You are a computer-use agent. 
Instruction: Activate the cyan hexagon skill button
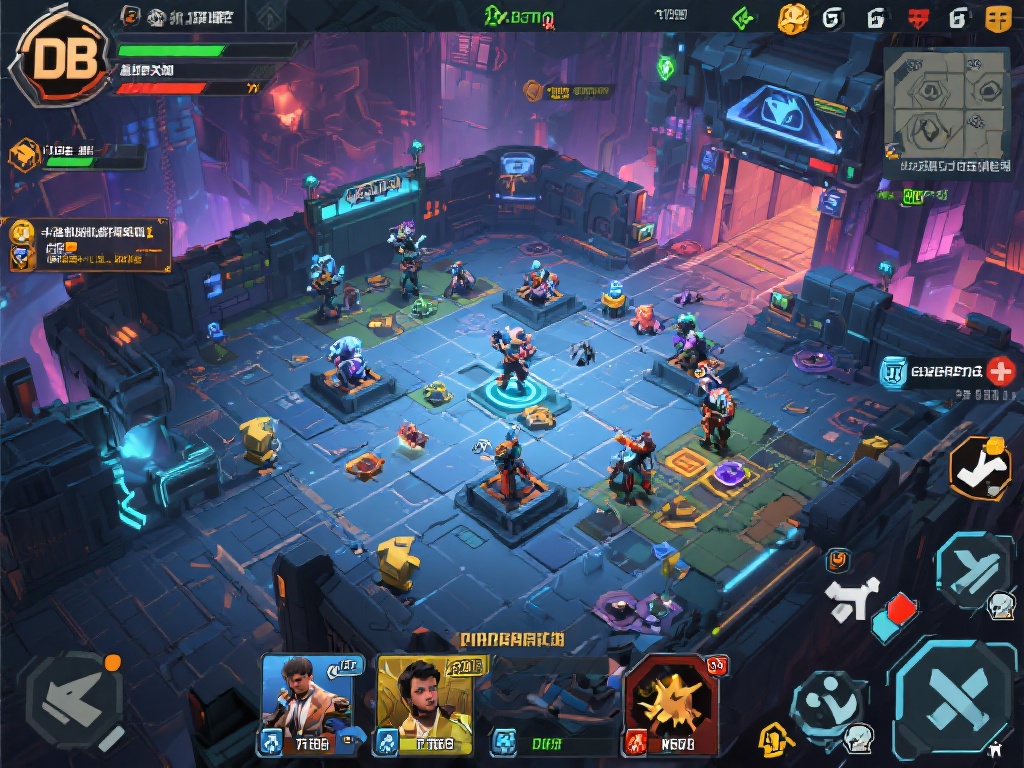[x=973, y=572]
